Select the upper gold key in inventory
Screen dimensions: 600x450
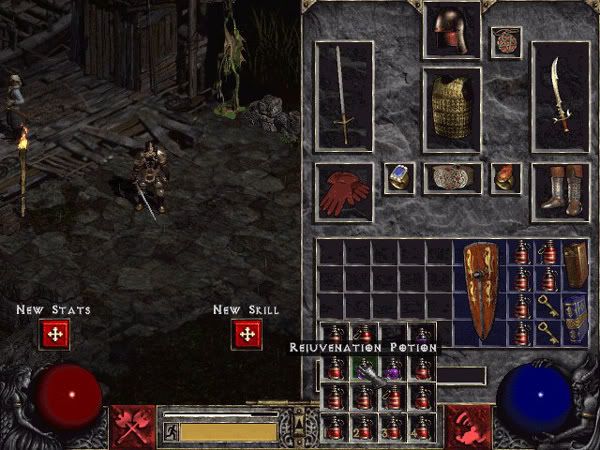[x=547, y=305]
